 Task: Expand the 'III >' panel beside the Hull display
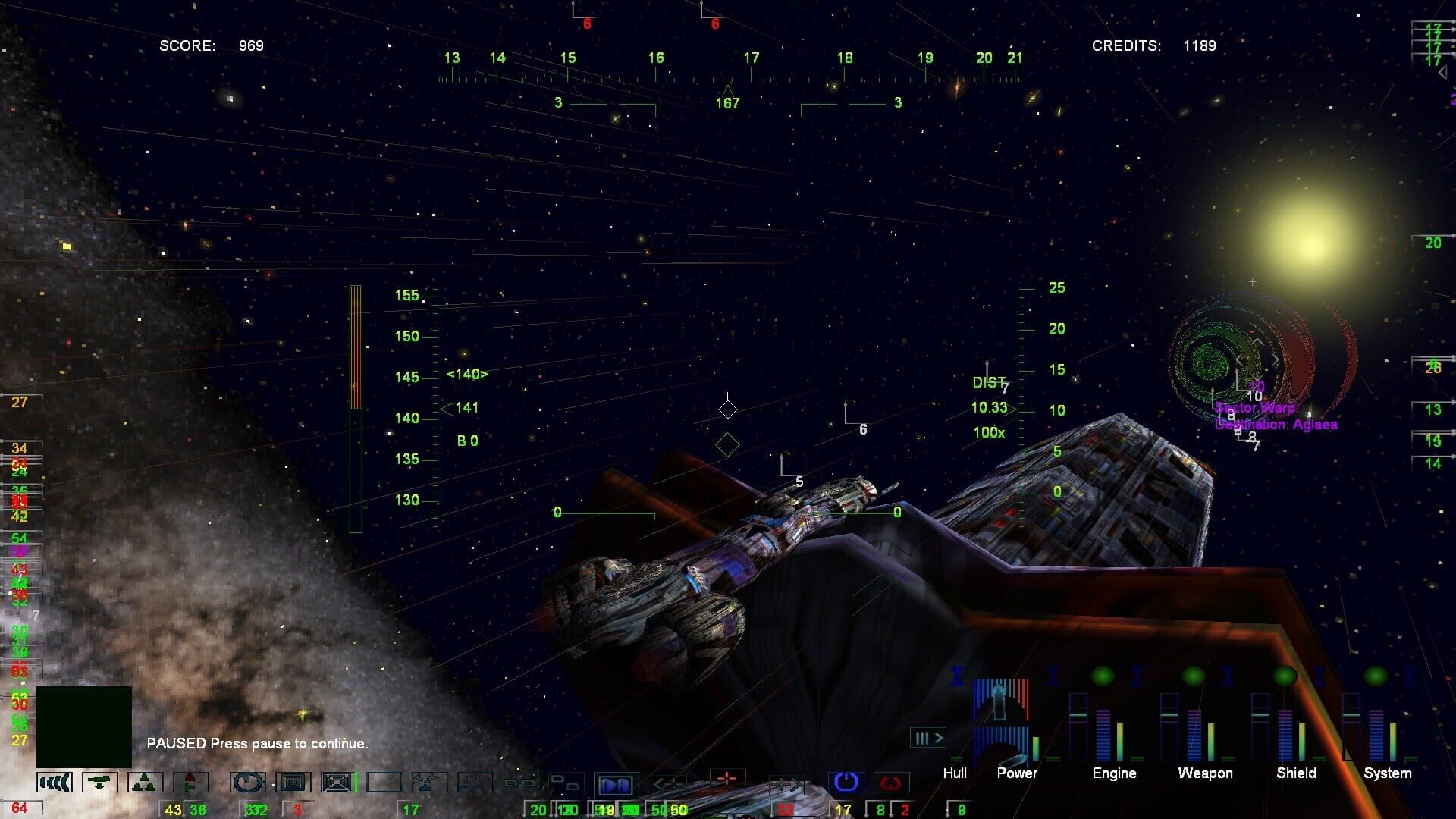928,737
